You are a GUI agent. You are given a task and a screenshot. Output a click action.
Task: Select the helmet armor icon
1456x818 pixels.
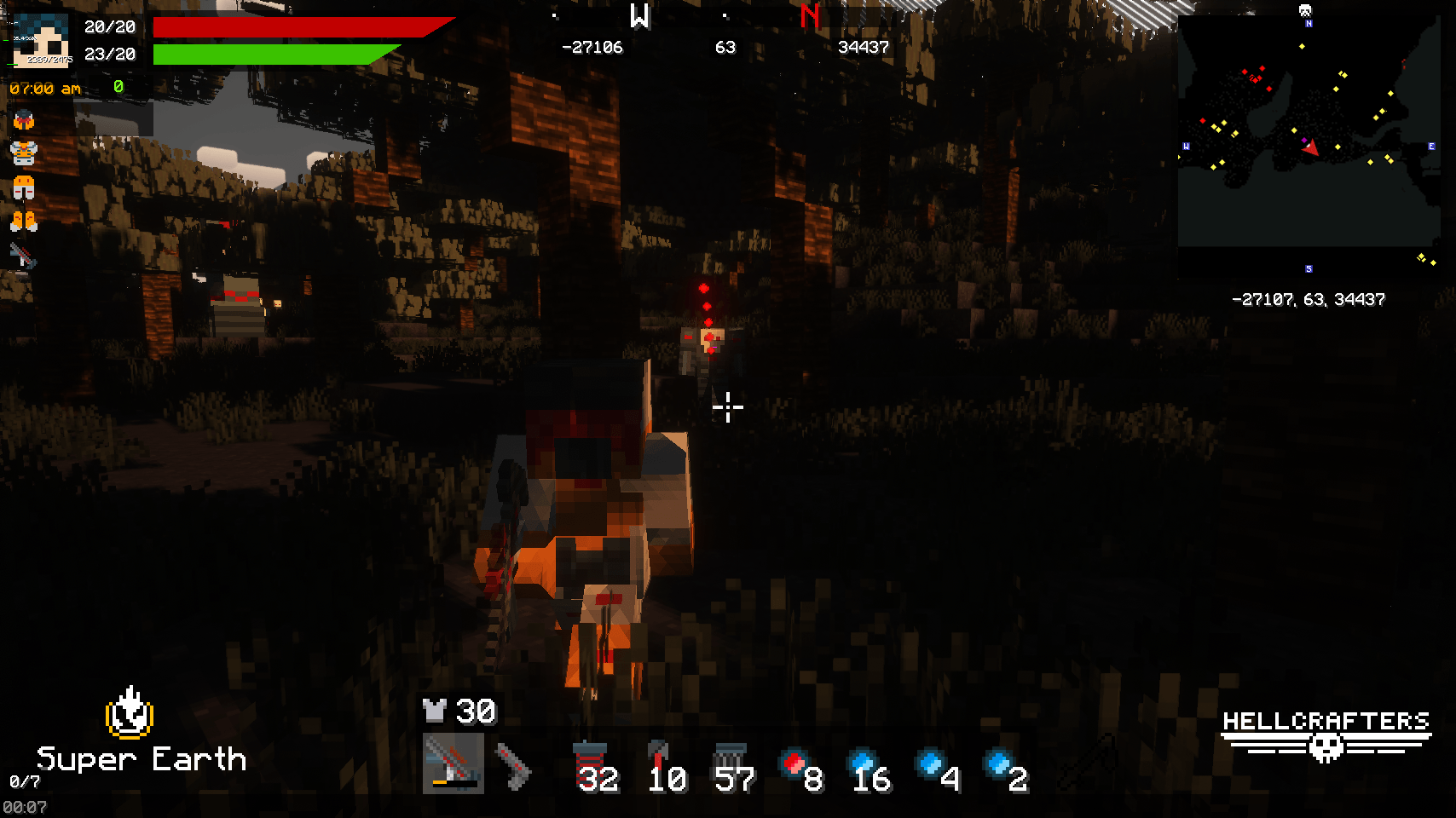[x=23, y=119]
